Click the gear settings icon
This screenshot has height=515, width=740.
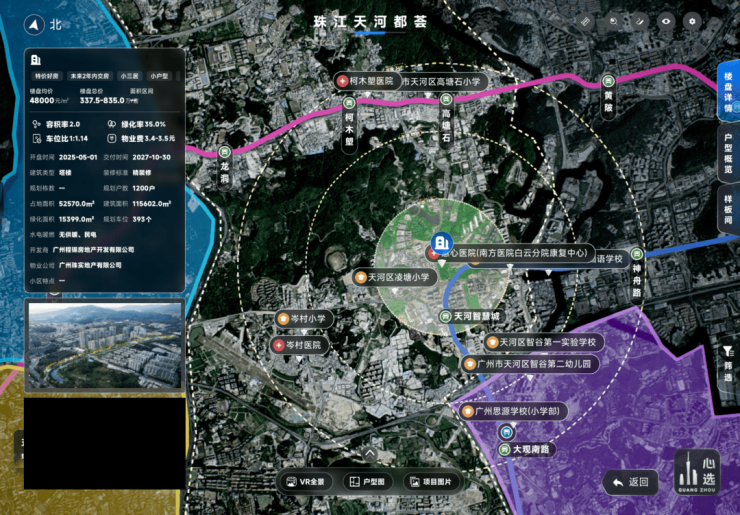point(693,21)
